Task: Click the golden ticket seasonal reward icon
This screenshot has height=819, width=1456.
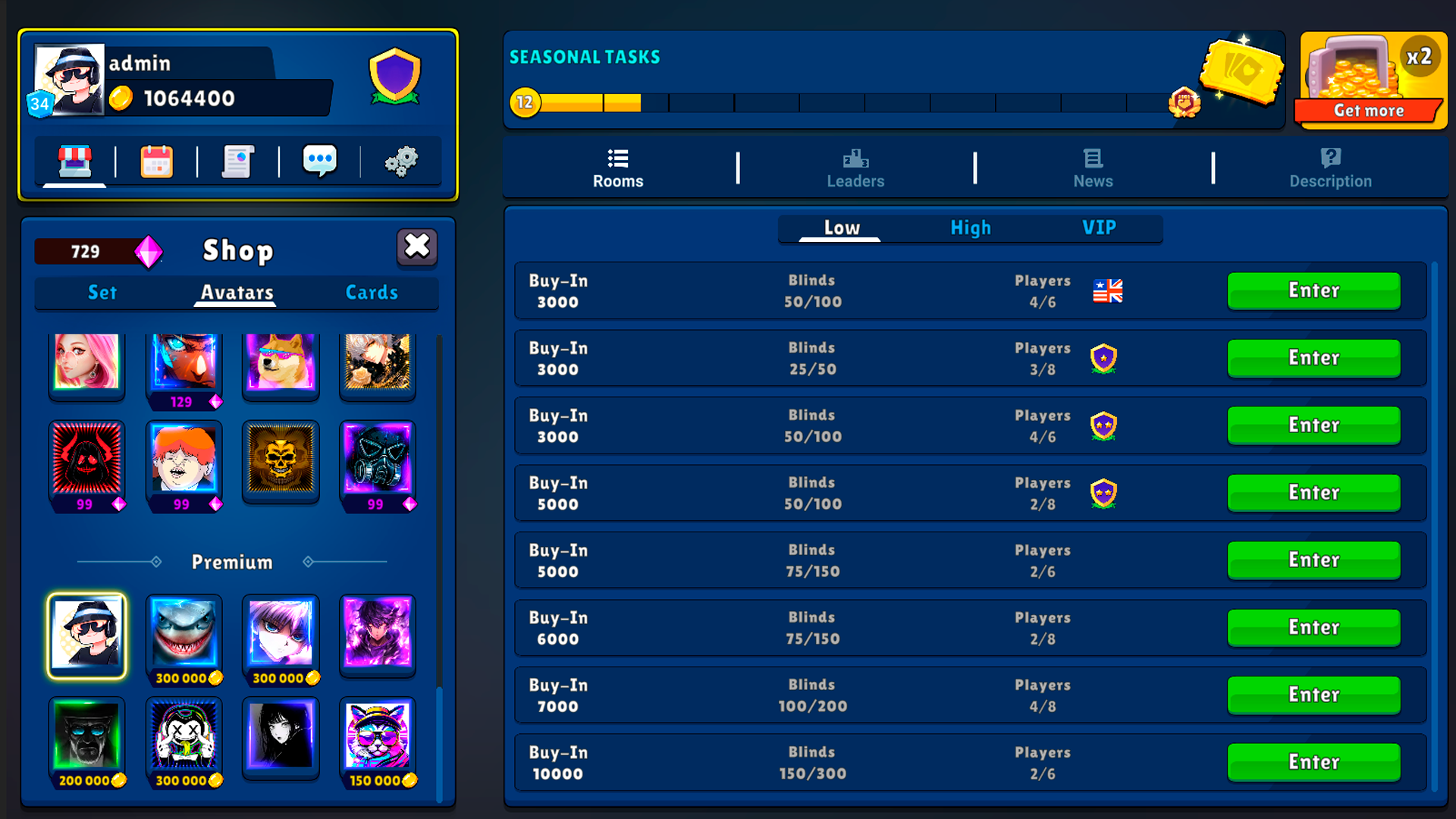Action: tap(1244, 72)
